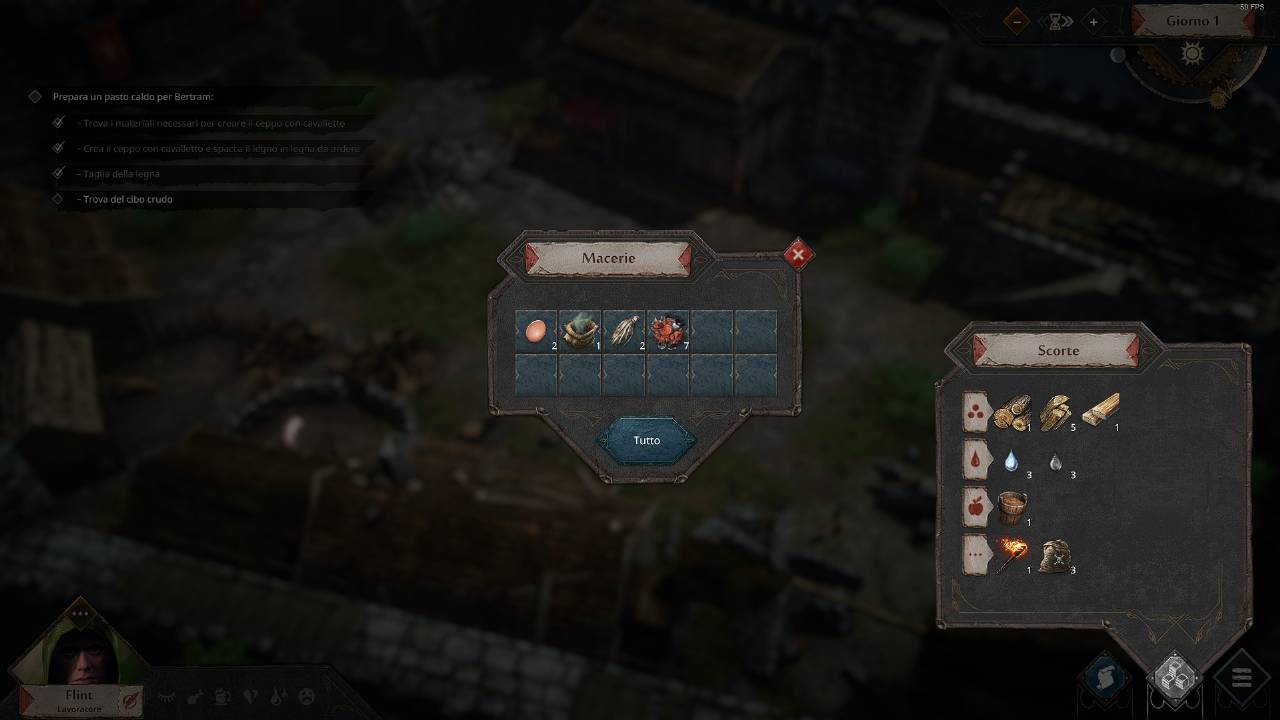
Task: Click the split firewood stock item
Action: point(1056,411)
